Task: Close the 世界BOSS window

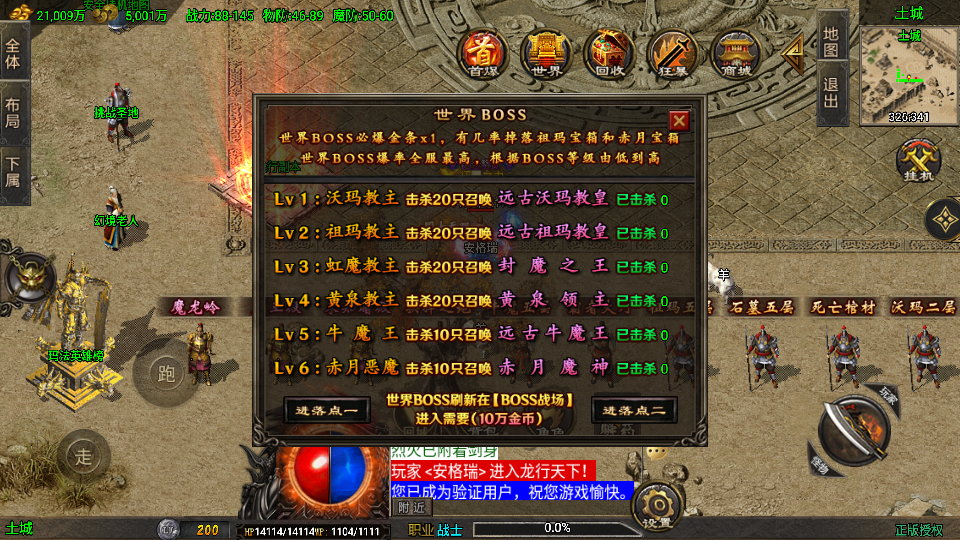Action: [679, 121]
